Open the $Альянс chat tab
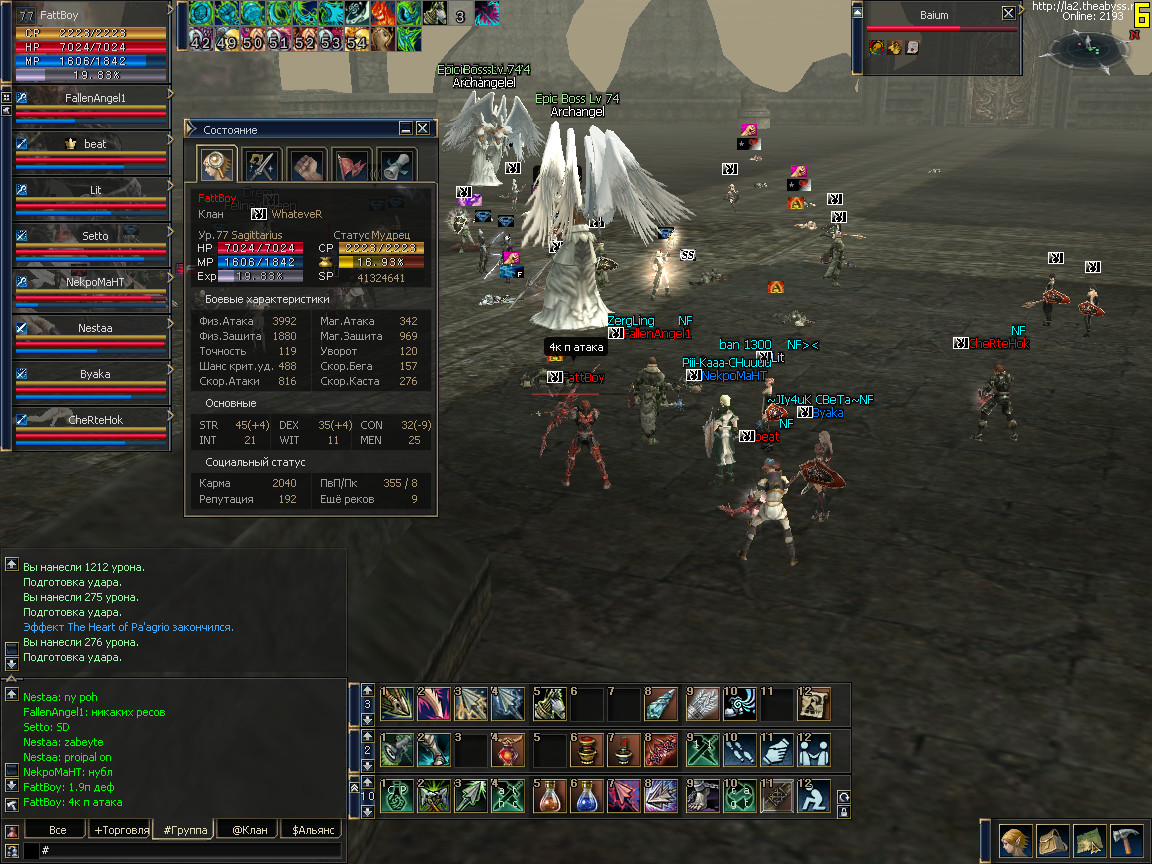 pyautogui.click(x=311, y=830)
